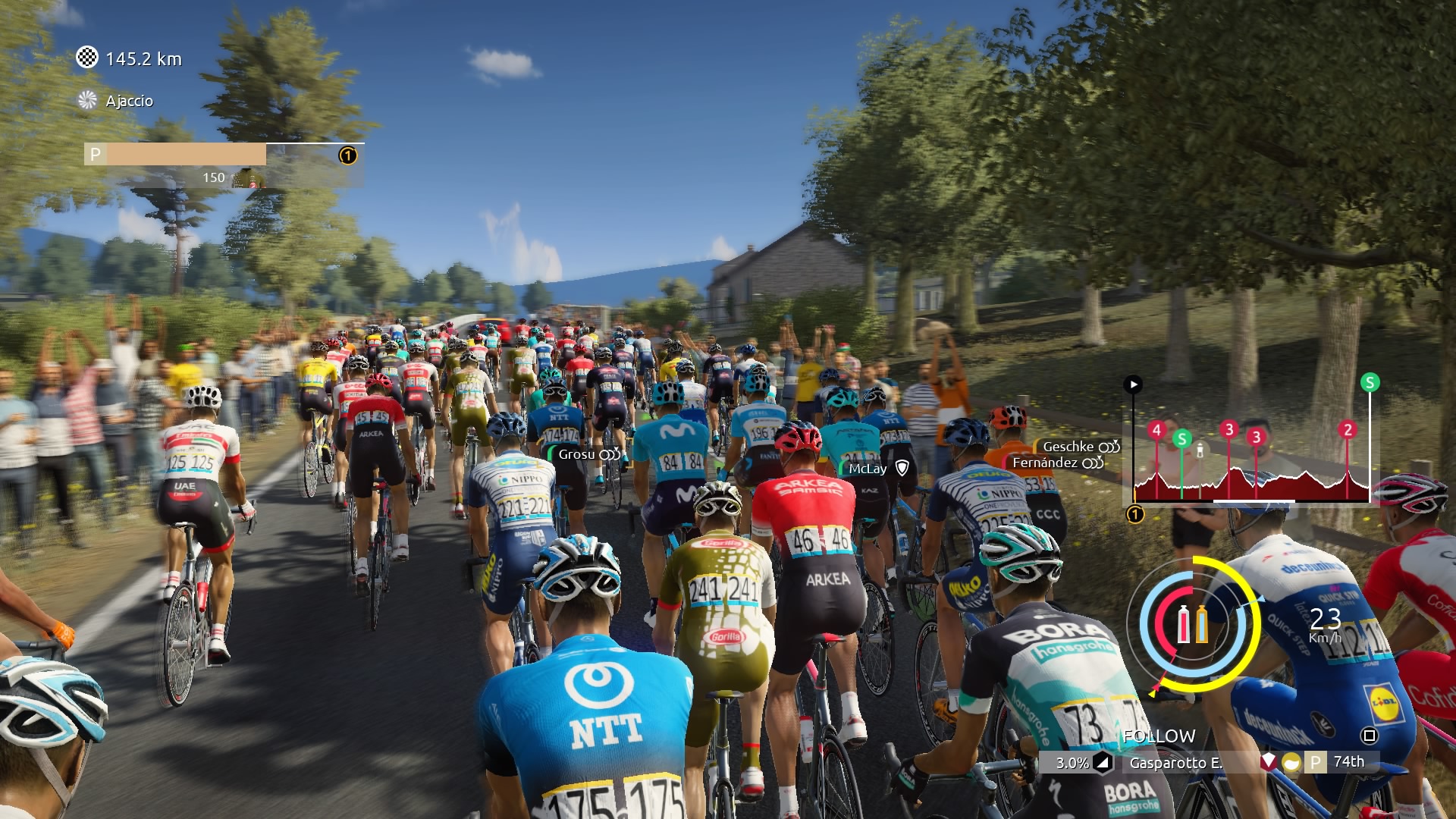Click the olive jersey icon beside 150
The height and width of the screenshot is (819, 1456).
click(247, 178)
